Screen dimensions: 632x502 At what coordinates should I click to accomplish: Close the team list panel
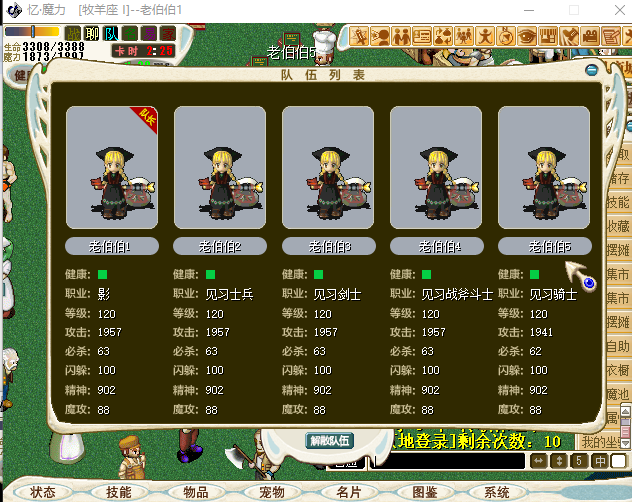(592, 71)
